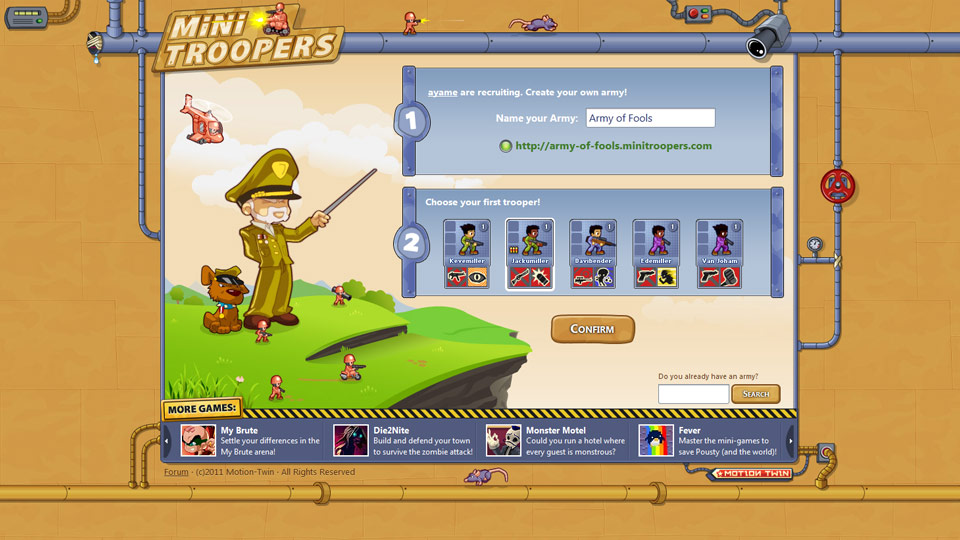Select the Kevemiller trooper card
Viewport: 960px width, 540px height.
point(466,254)
